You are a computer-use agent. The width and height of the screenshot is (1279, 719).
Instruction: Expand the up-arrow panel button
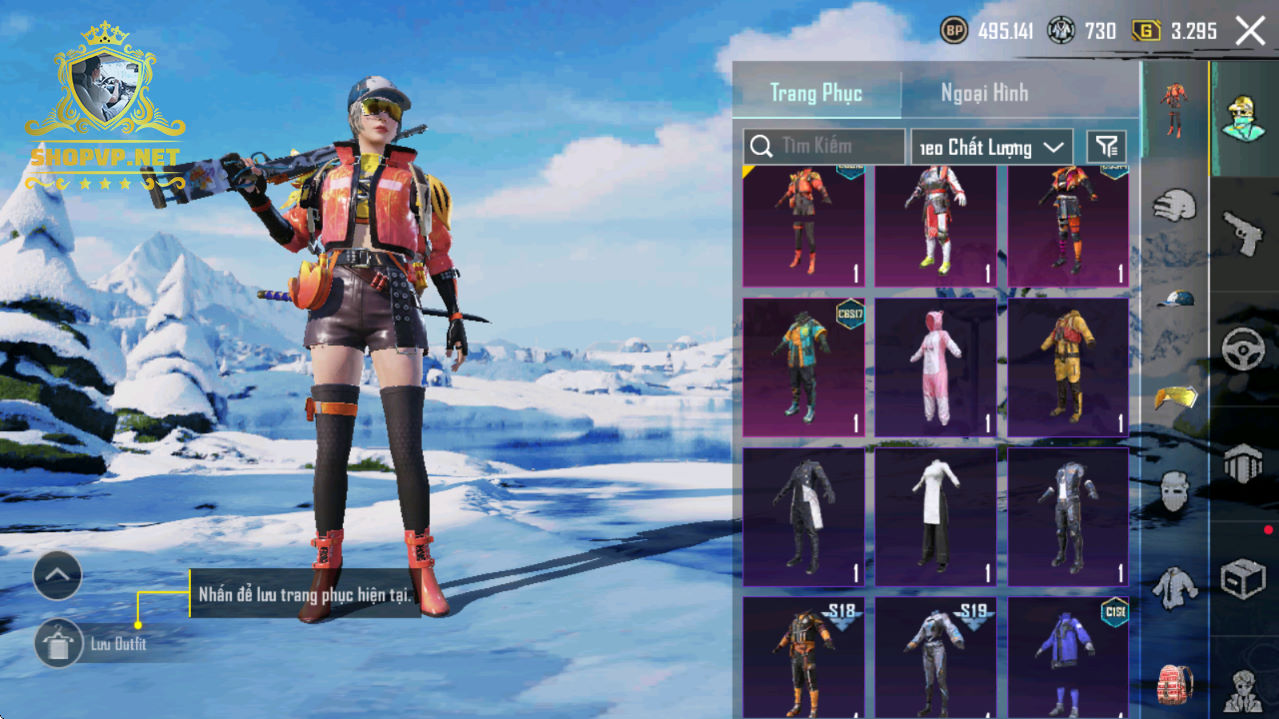57,575
